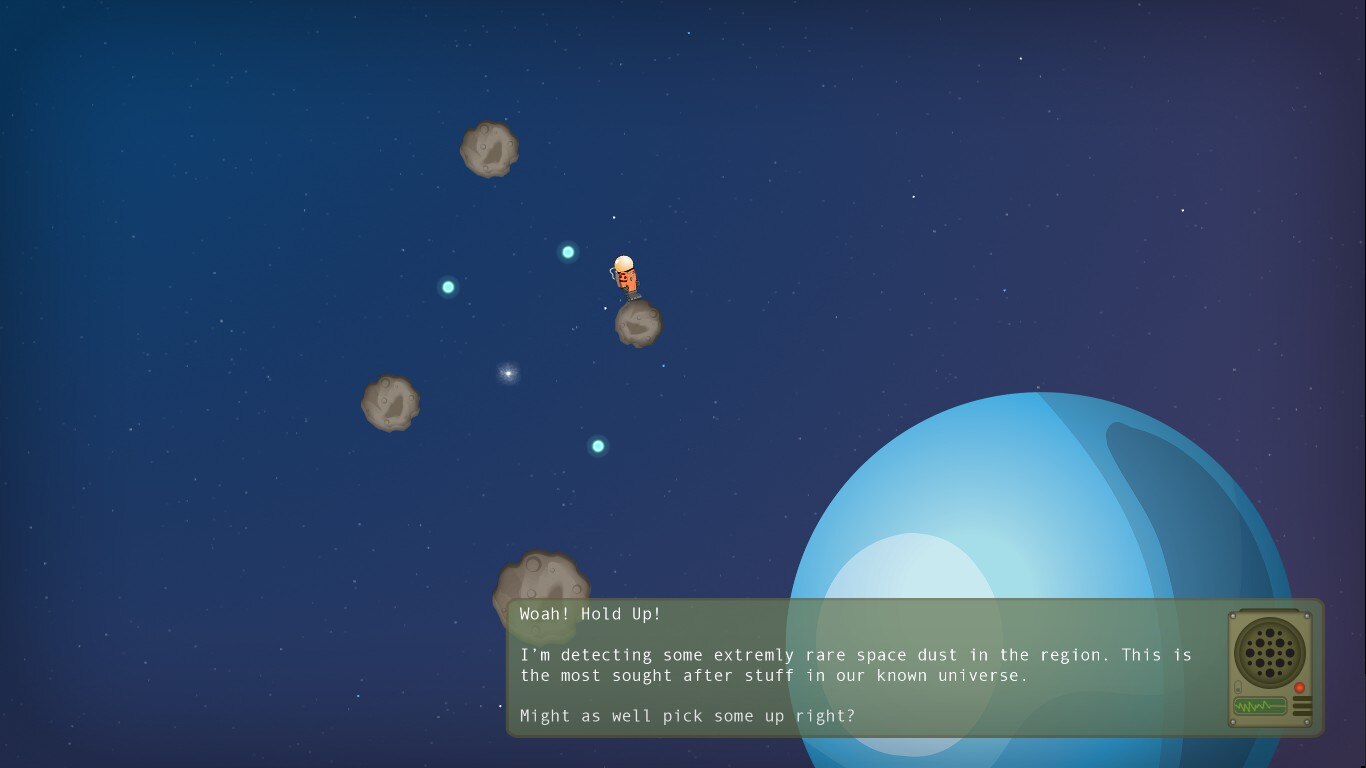Click the radio speaker portrait icon
This screenshot has height=768, width=1366.
pos(1272,667)
